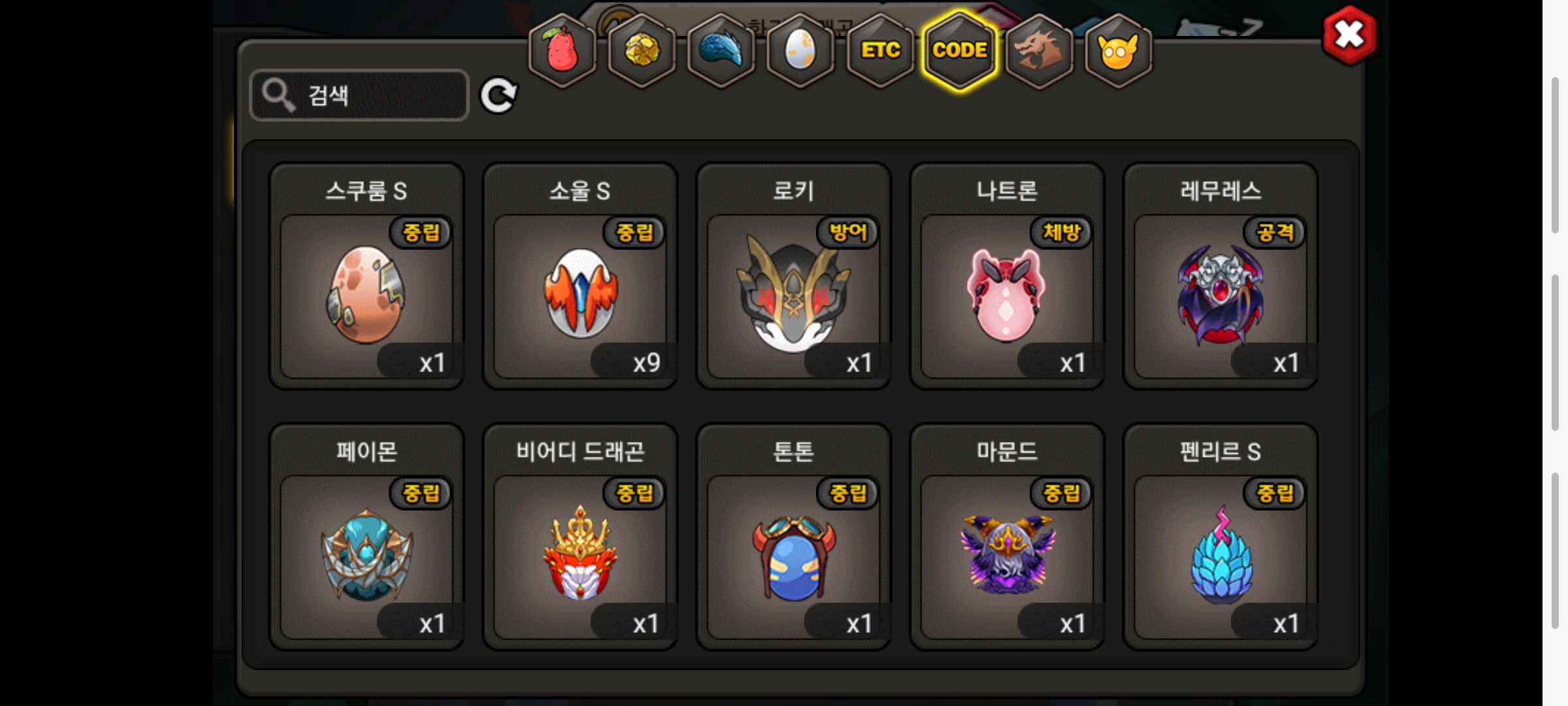Select the 스쿠룸 S egg
Screen dimensions: 1568x706
pyautogui.click(x=367, y=295)
